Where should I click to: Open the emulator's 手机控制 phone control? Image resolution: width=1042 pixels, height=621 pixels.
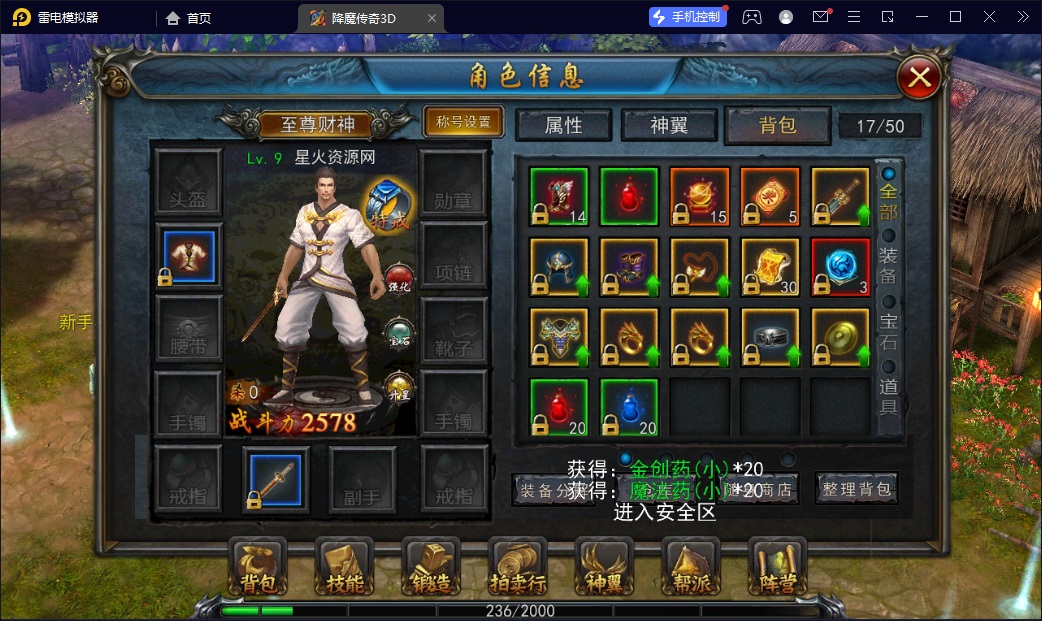686,17
